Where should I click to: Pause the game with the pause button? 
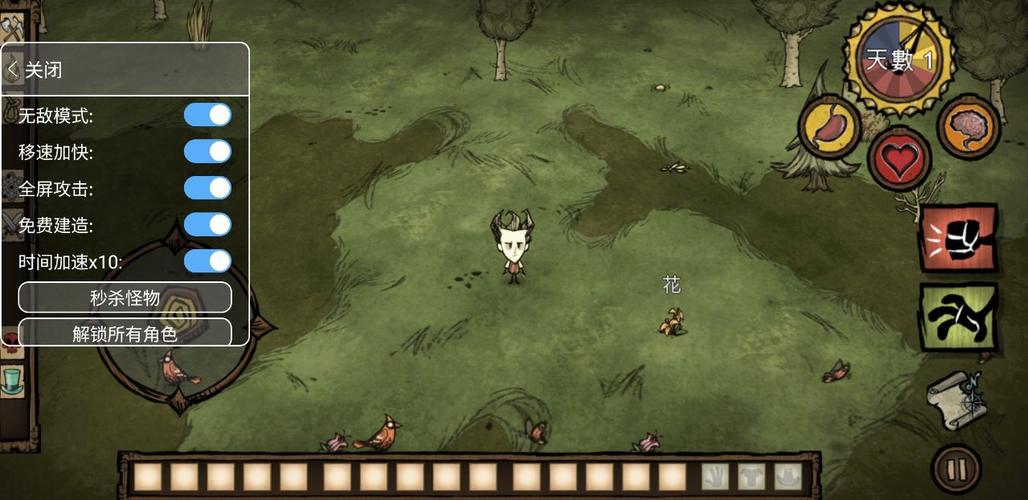pyautogui.click(x=956, y=468)
